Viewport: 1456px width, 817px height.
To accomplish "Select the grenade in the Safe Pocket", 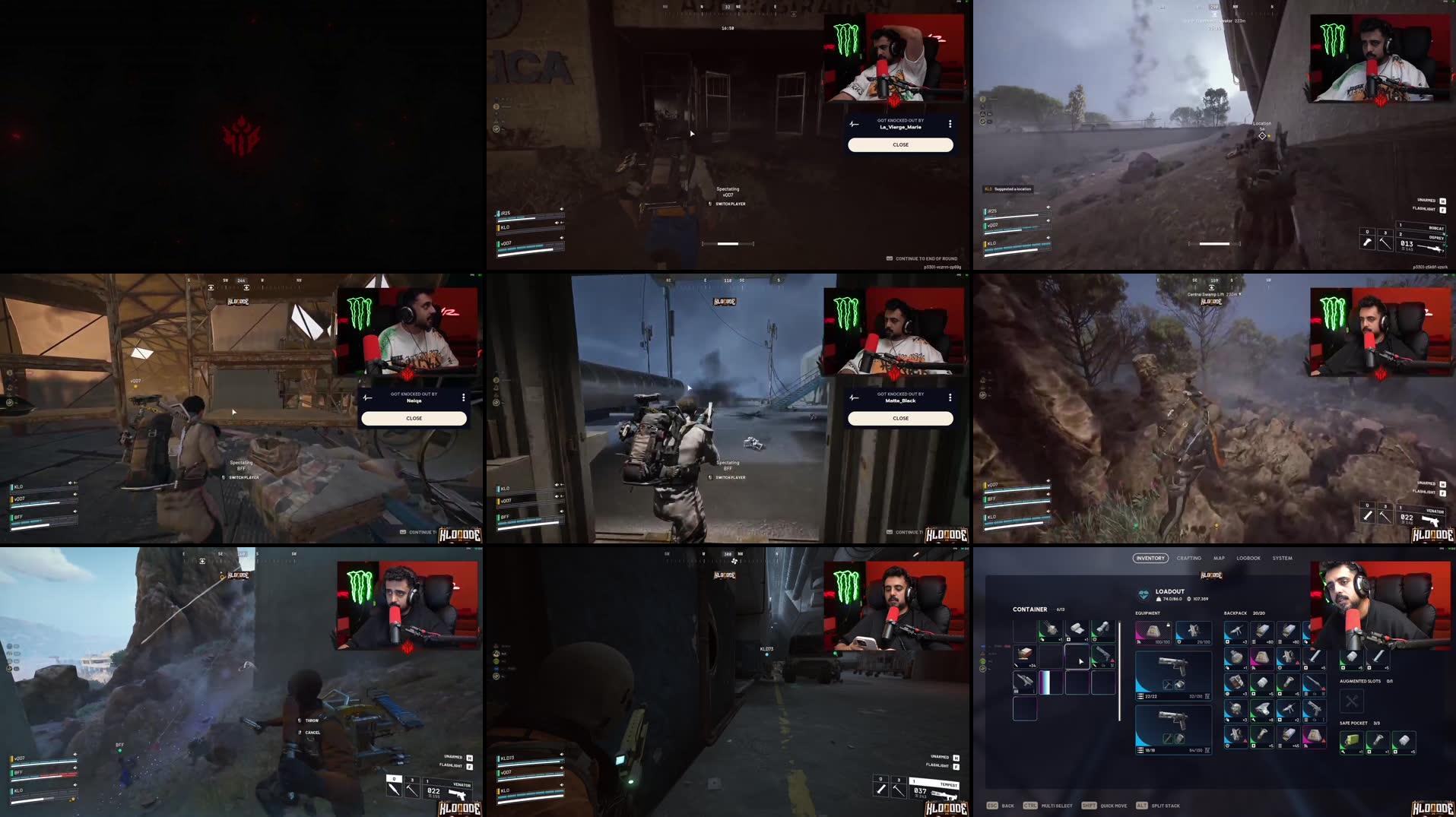I will (x=1350, y=743).
